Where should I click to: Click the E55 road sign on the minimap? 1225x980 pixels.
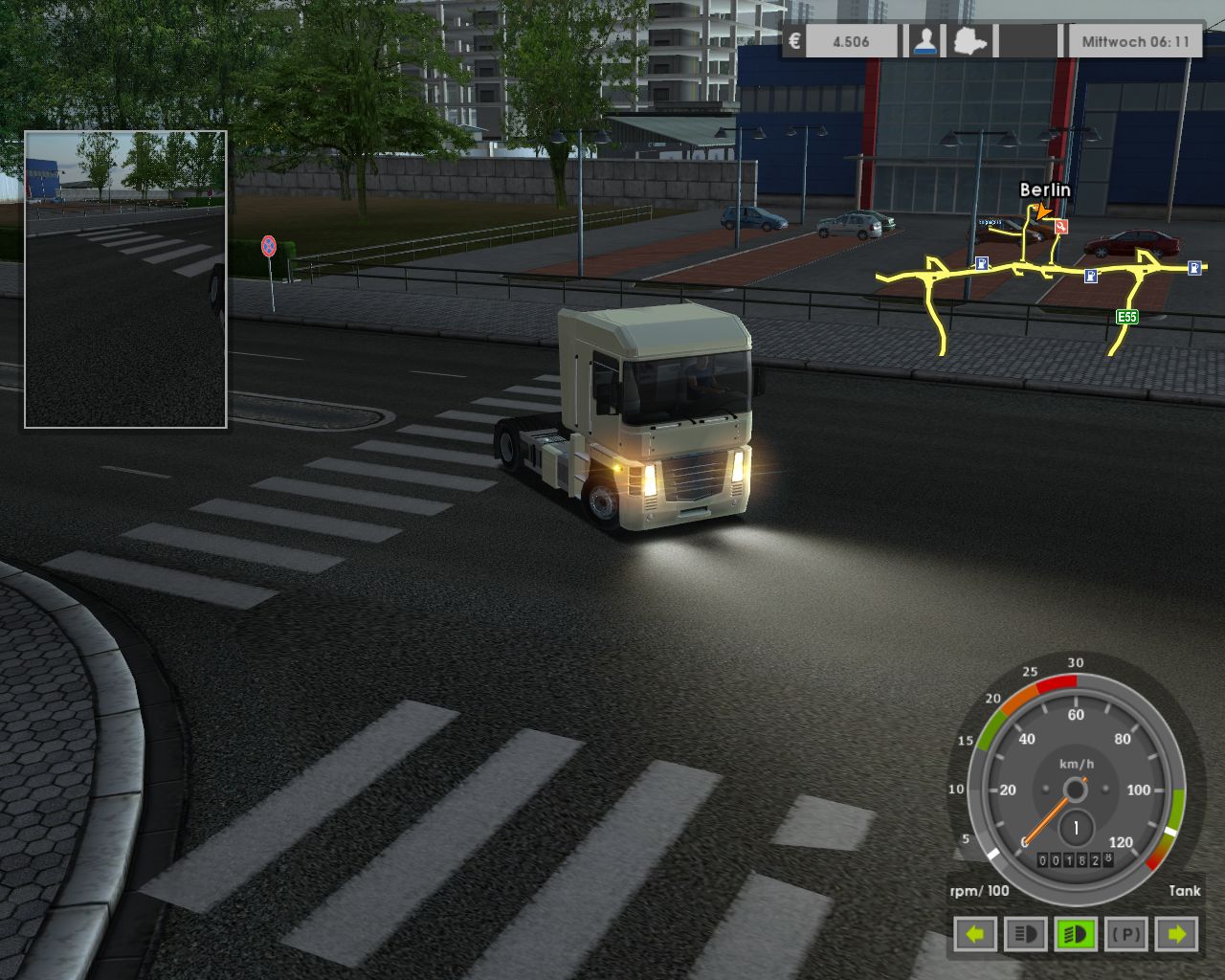[1129, 314]
